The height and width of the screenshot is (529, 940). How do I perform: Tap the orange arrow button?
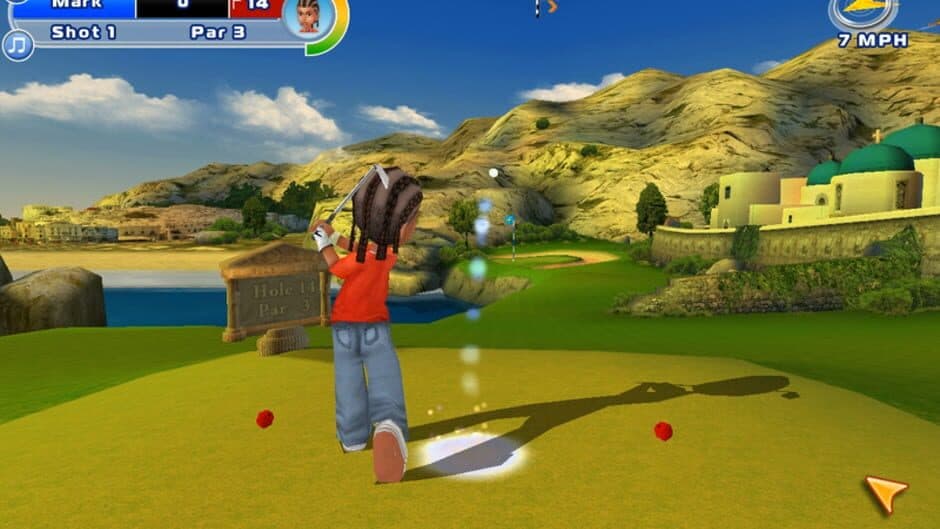tap(886, 492)
